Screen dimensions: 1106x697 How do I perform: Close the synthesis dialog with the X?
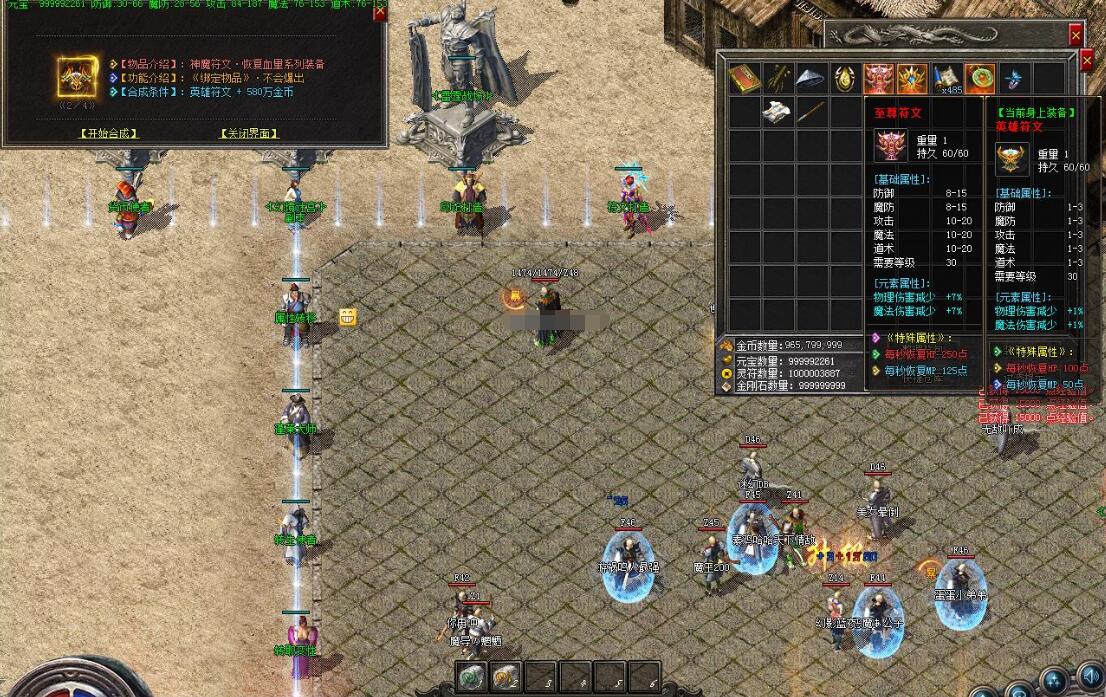click(x=380, y=13)
